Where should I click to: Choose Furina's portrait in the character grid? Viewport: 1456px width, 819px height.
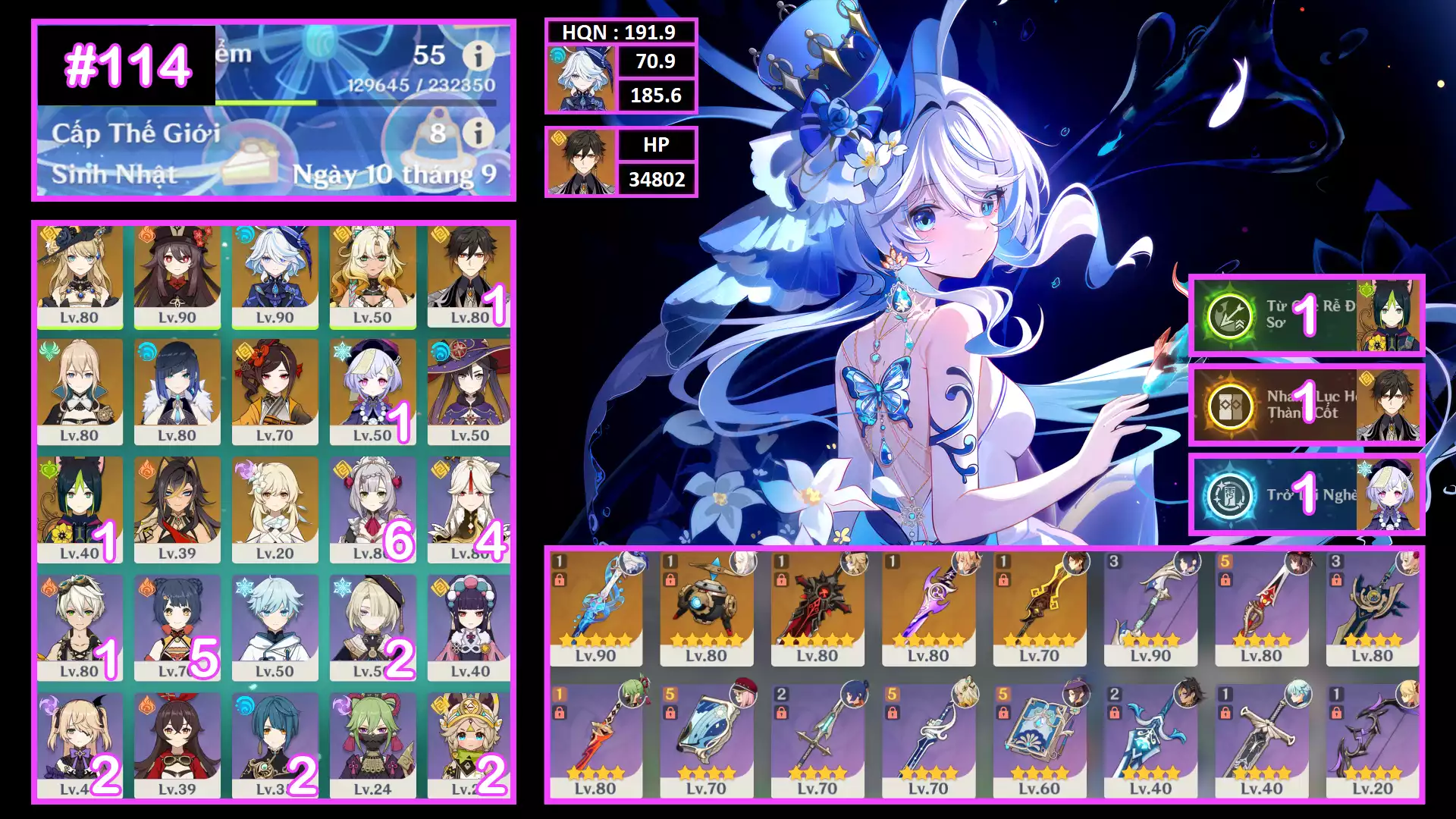coord(275,277)
